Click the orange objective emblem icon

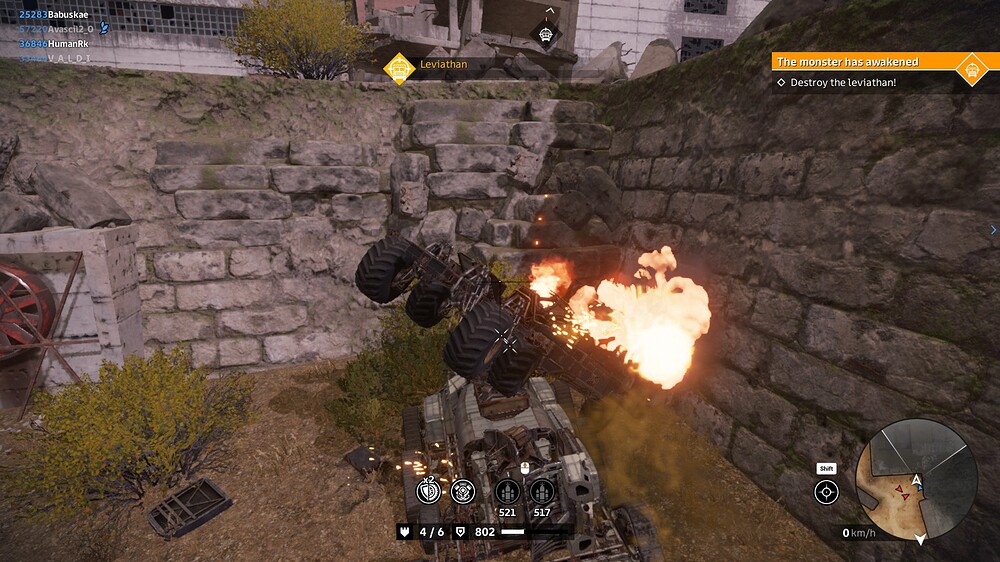(970, 68)
